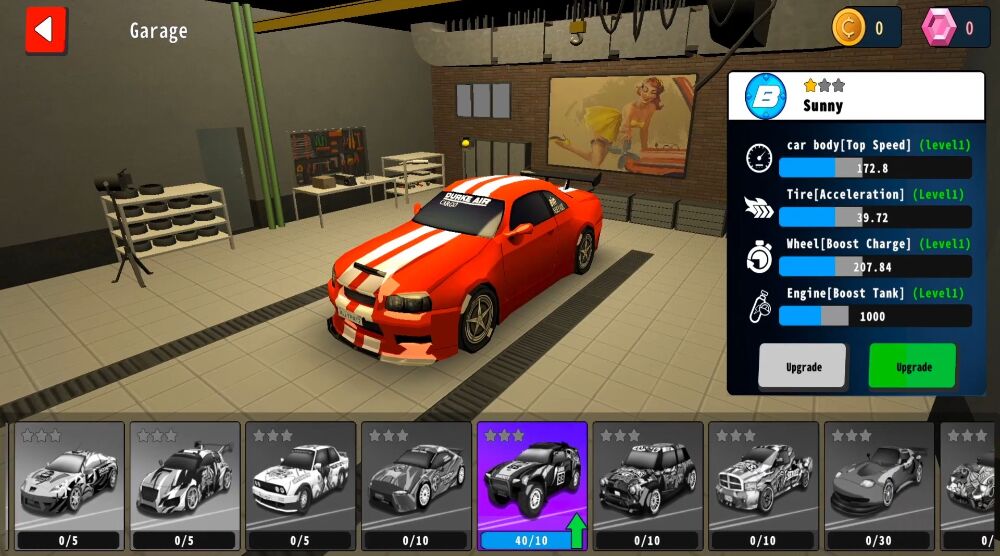Viewport: 1000px width, 556px height.
Task: Click the blue B class badge
Action: (766, 97)
